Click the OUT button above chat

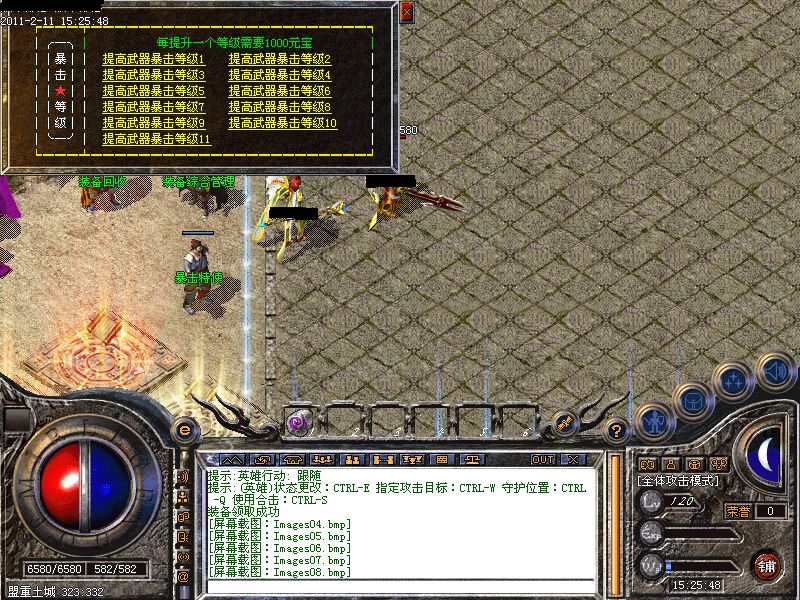(542, 459)
